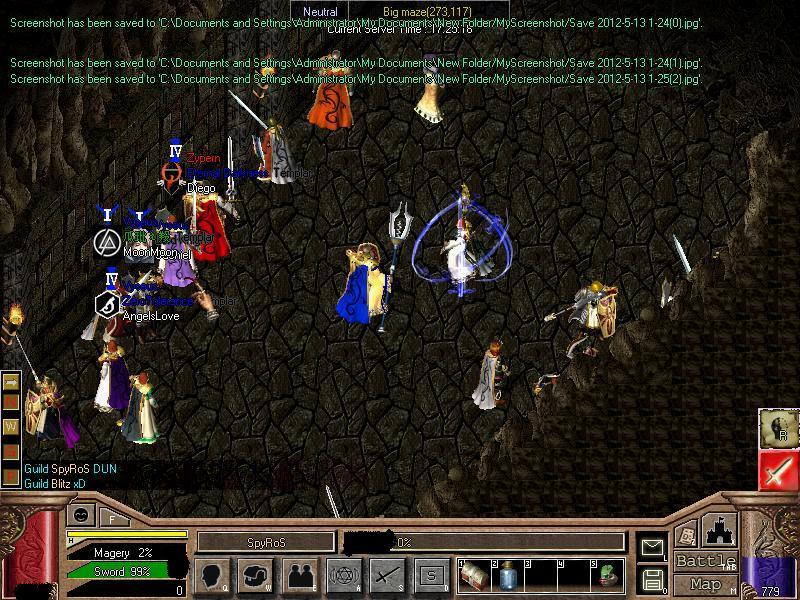Click the small F tab button
The image size is (800, 600).
pyautogui.click(x=112, y=517)
